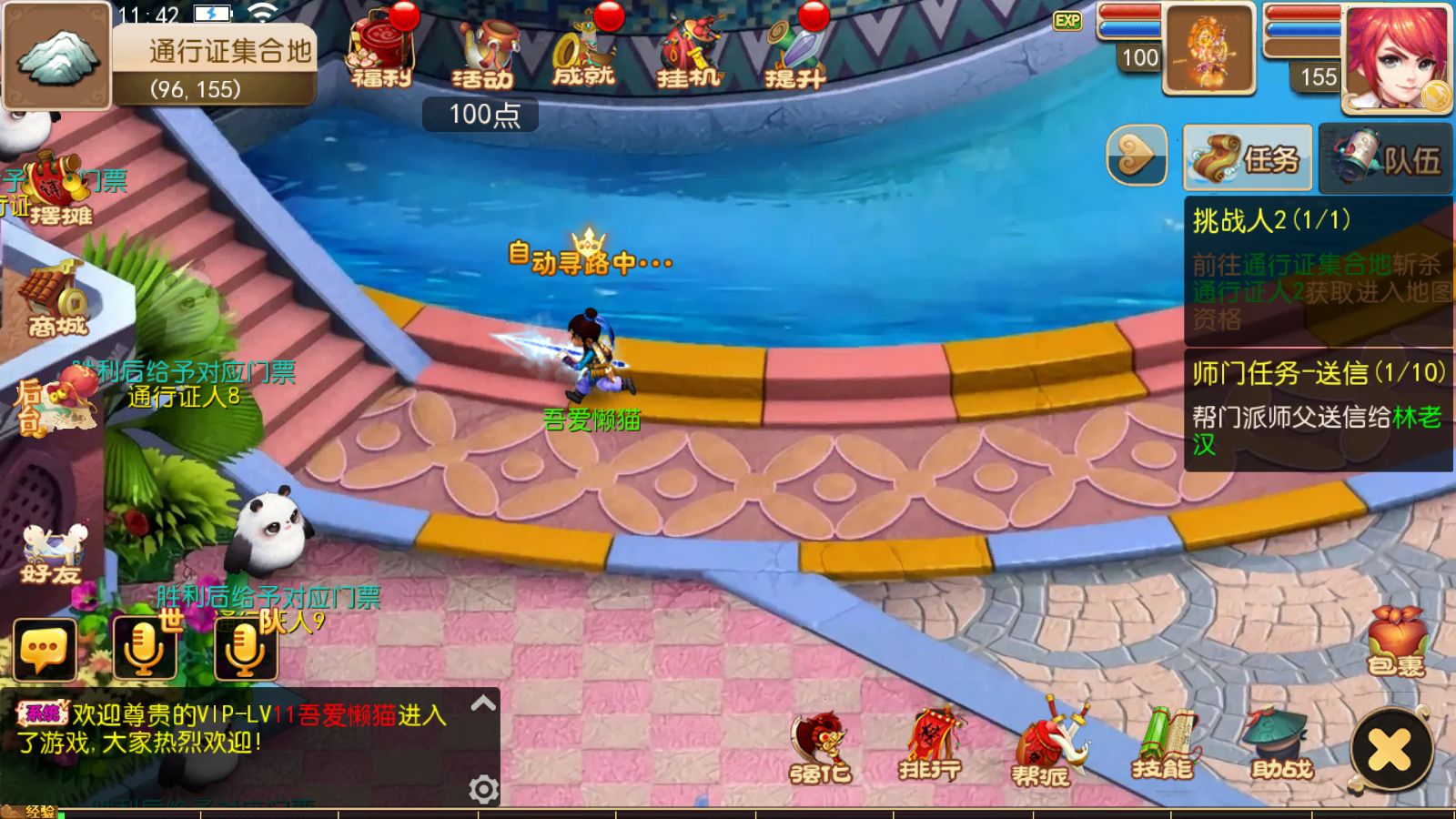Open chat settings gear icon
Viewport: 1456px width, 819px height.
[x=483, y=789]
